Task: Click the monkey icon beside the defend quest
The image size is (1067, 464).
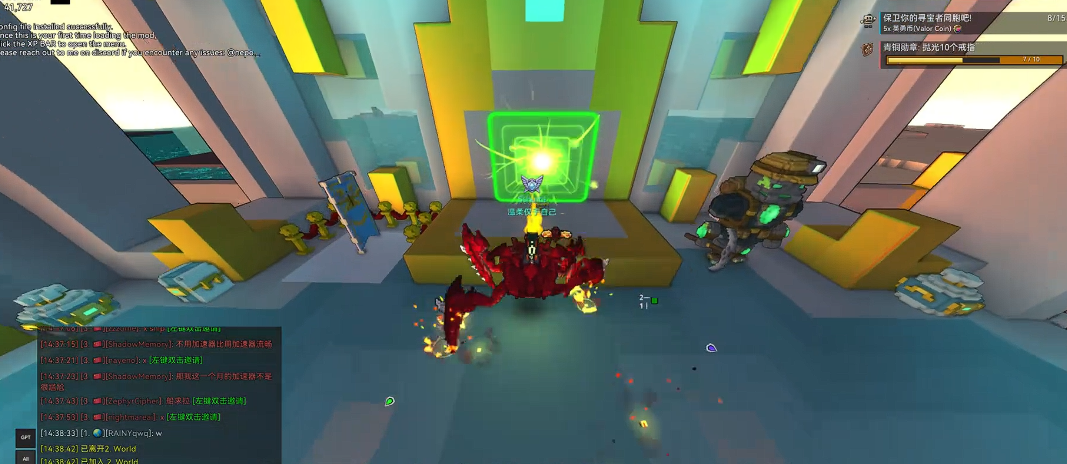Action: (868, 20)
